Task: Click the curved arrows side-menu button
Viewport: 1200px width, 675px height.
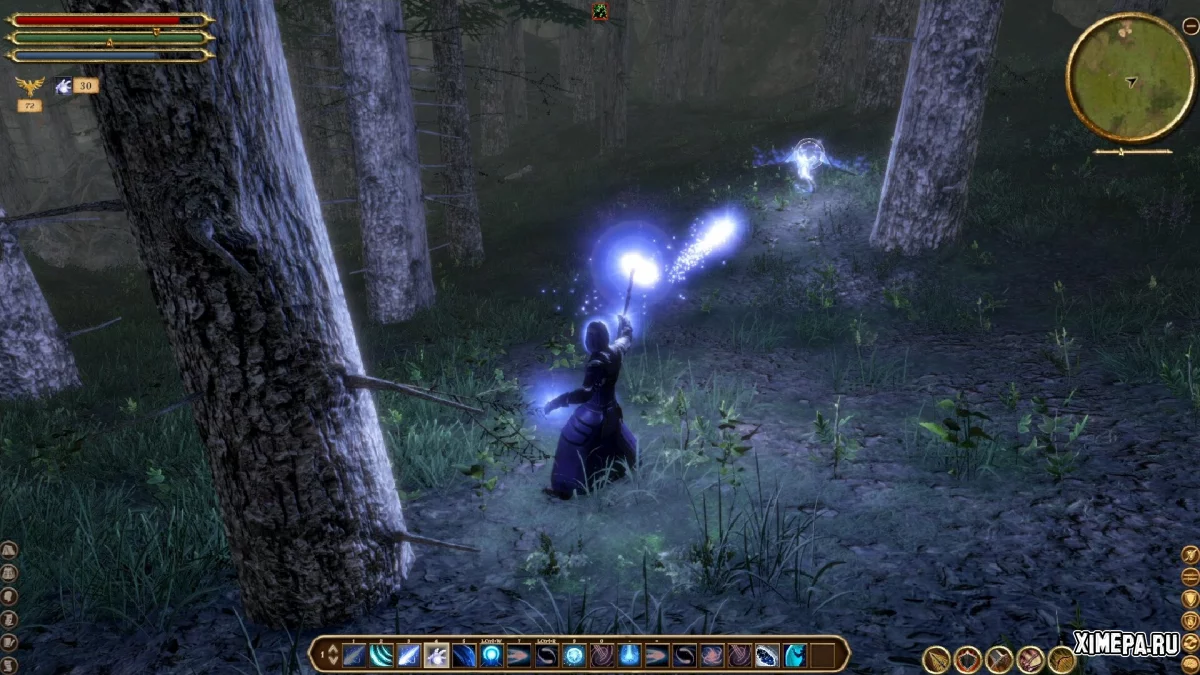Action: [x=1190, y=642]
